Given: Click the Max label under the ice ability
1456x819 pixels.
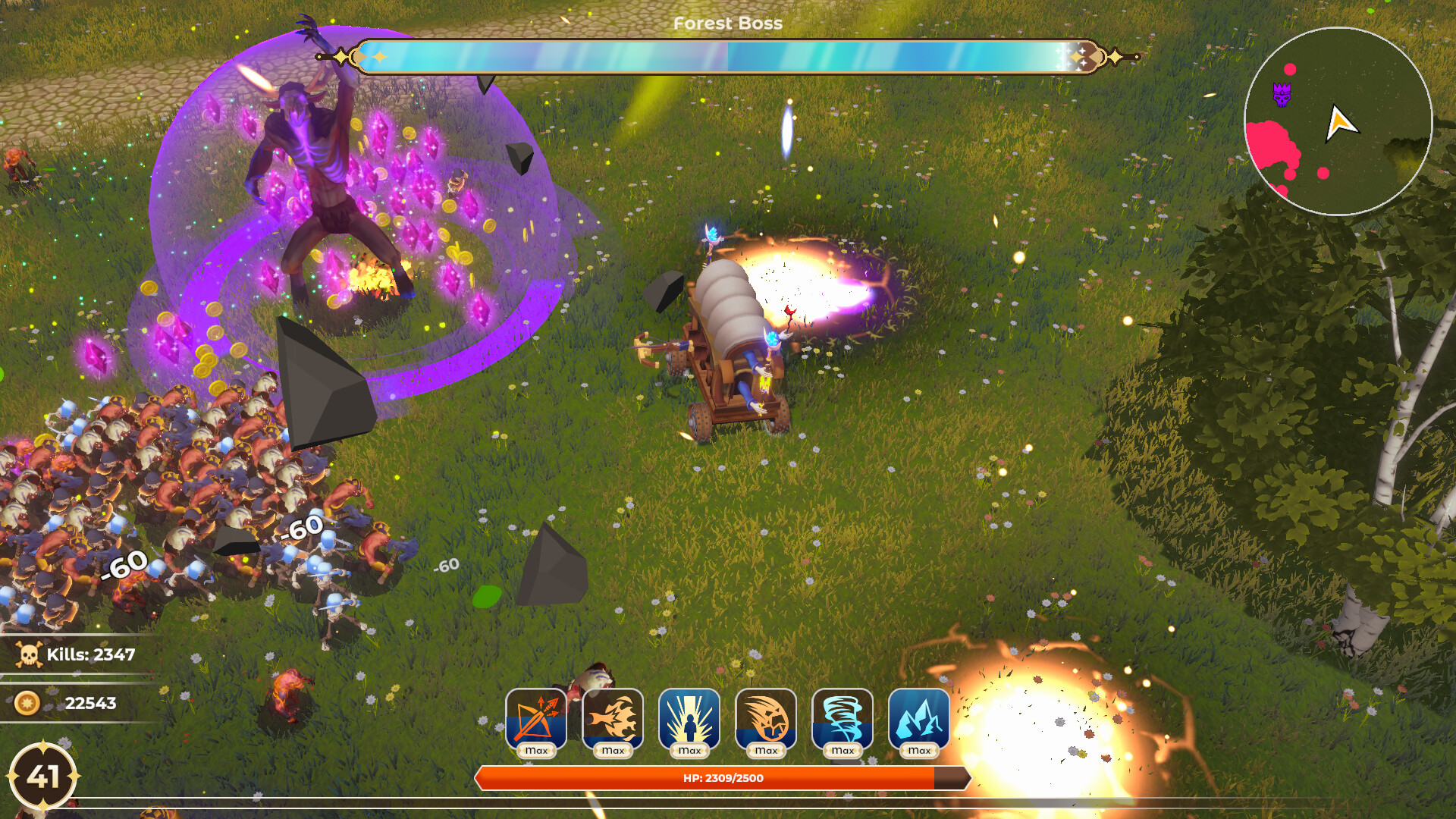Looking at the screenshot, I should [919, 751].
